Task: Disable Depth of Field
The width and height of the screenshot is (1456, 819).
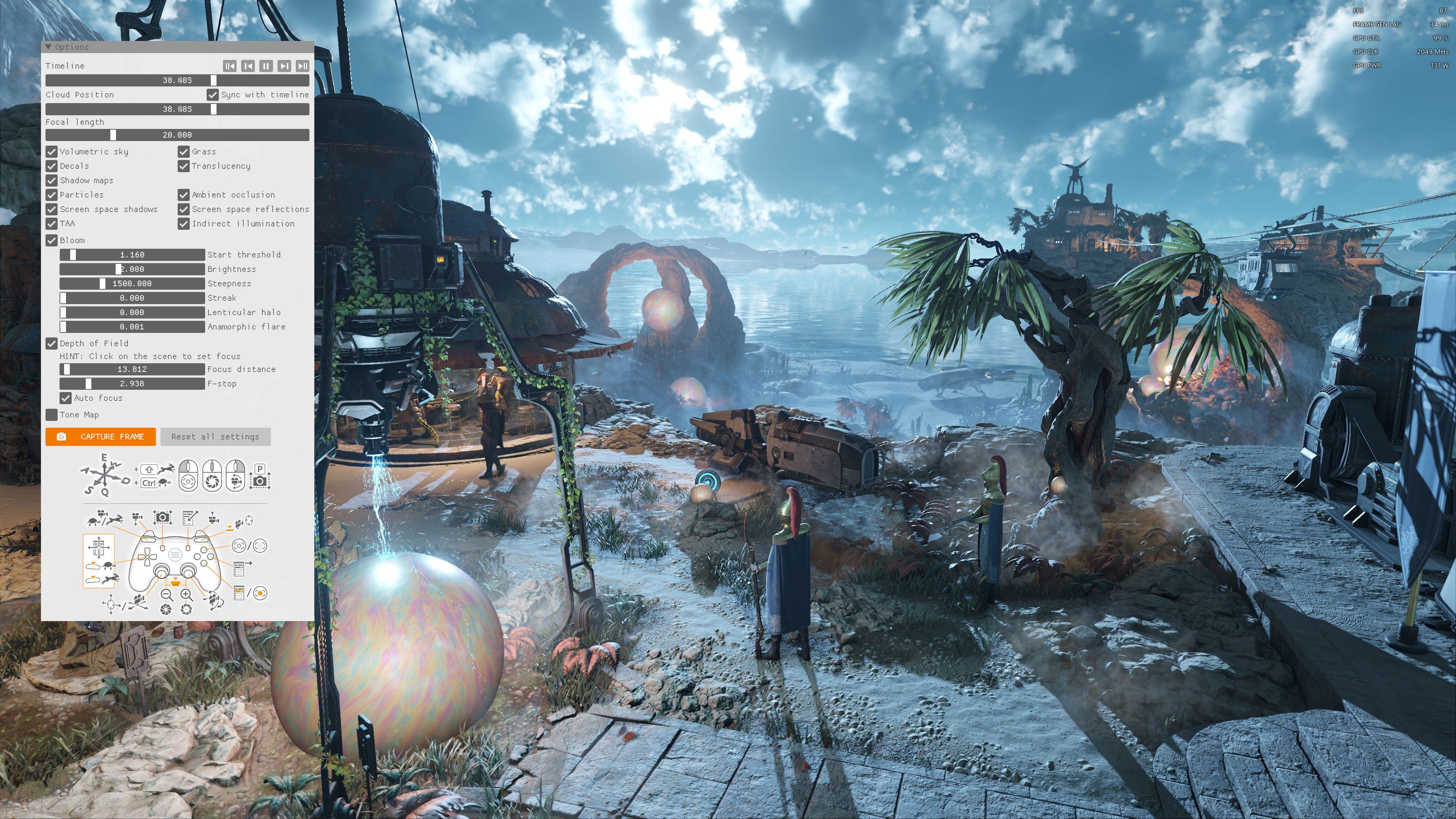Action: 52,343
